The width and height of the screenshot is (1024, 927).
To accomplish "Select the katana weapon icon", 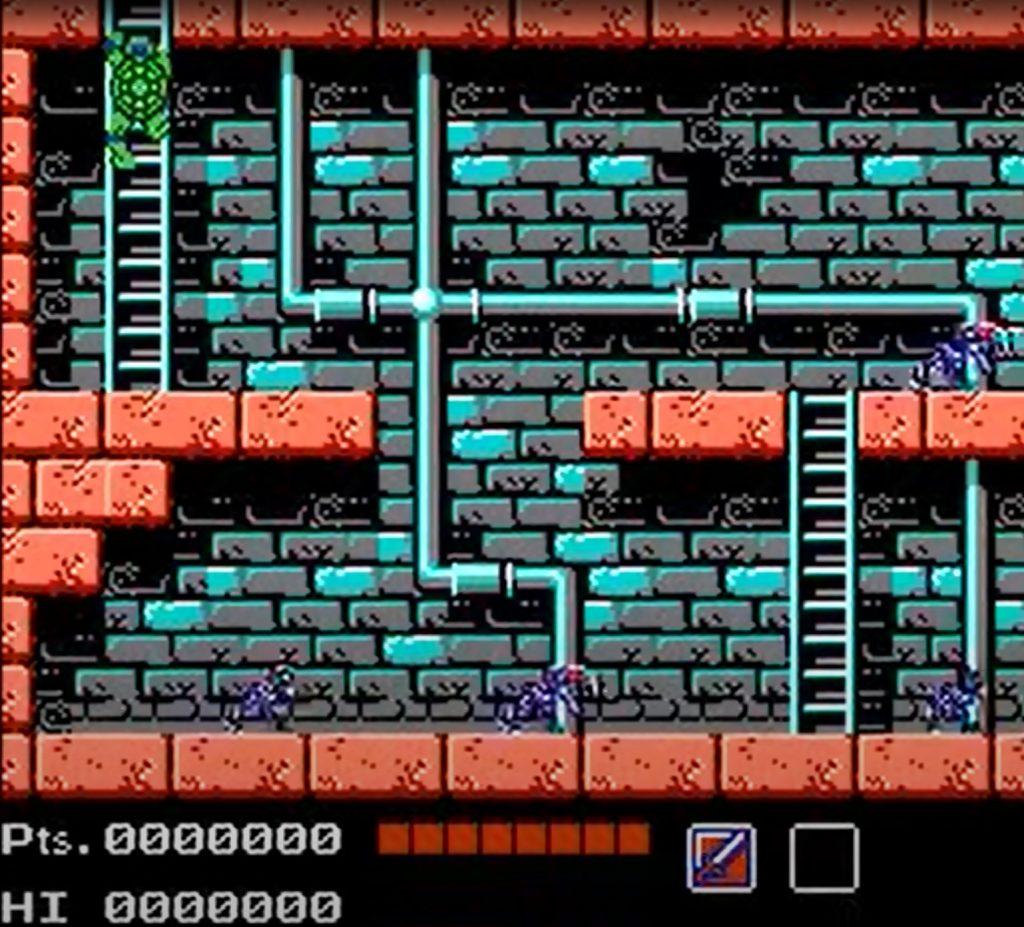I will (721, 857).
